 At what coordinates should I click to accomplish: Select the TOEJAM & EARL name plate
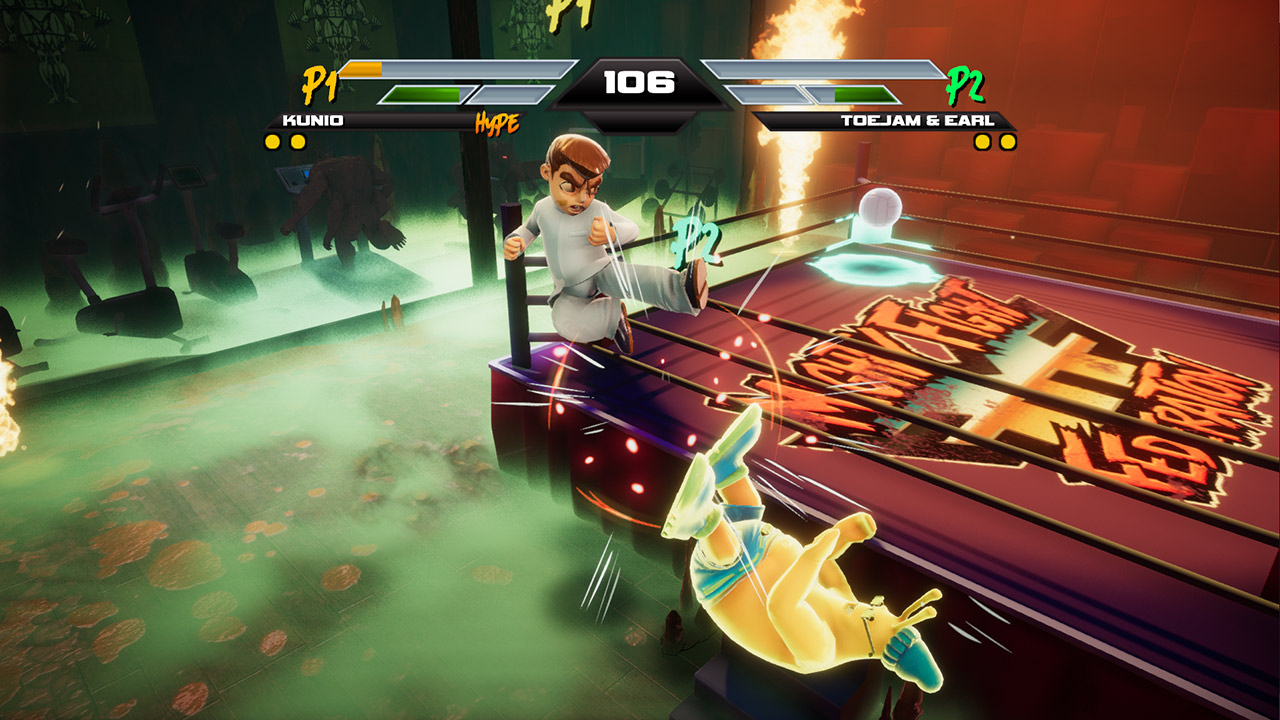click(x=917, y=121)
